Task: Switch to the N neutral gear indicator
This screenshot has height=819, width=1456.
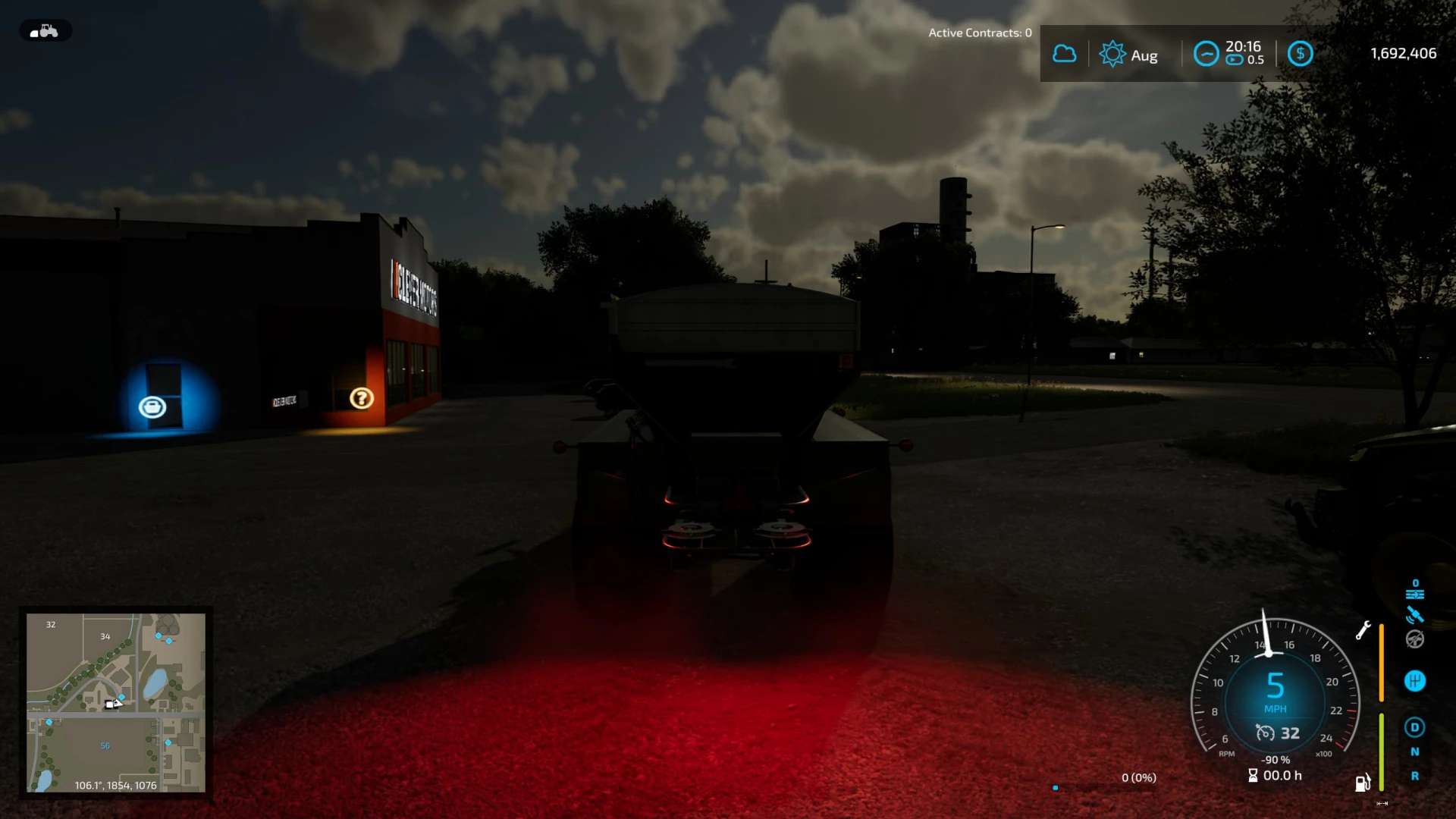Action: tap(1414, 752)
